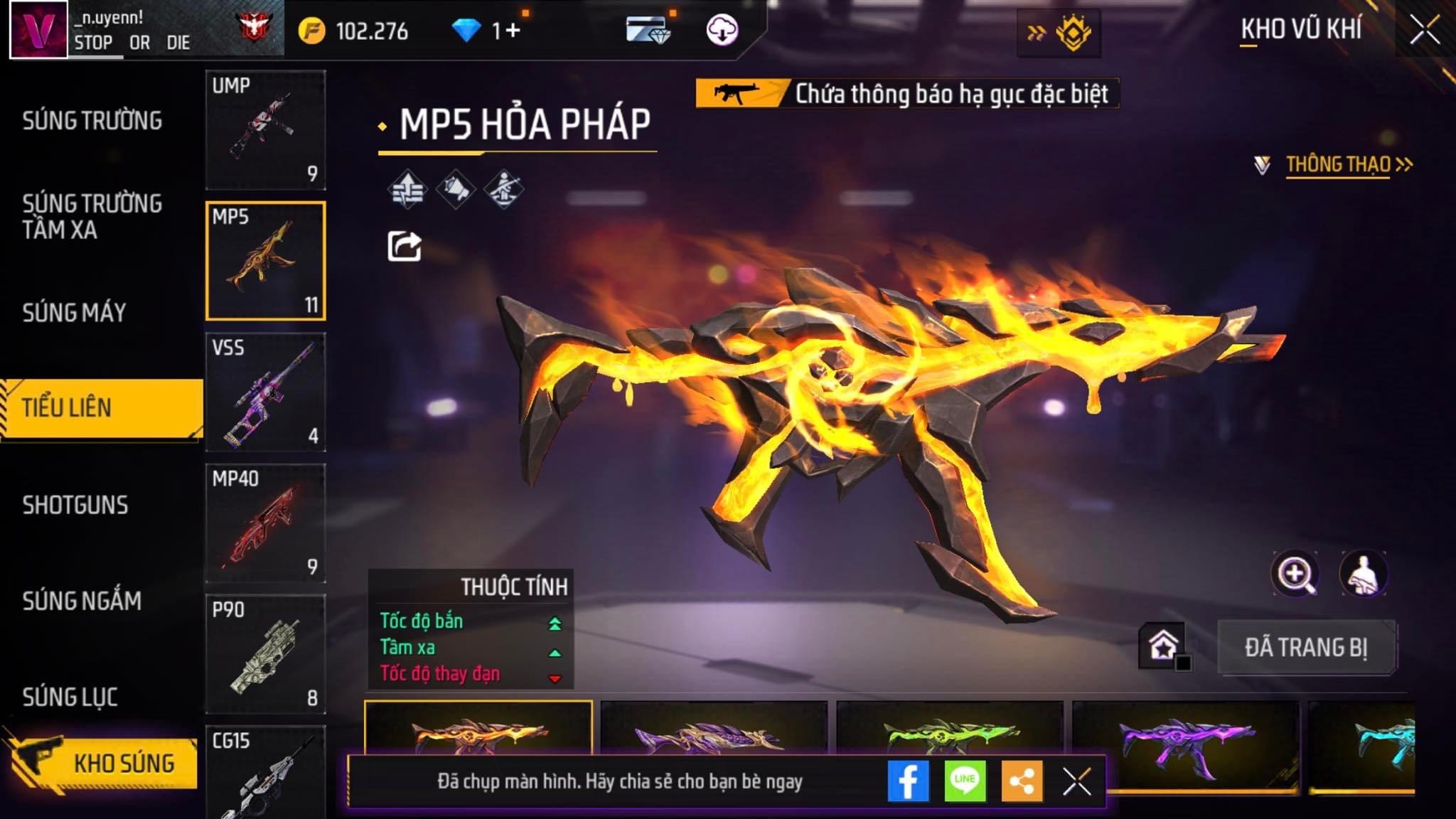
Task: Zoom in with the magnifier icon
Action: tap(1295, 574)
